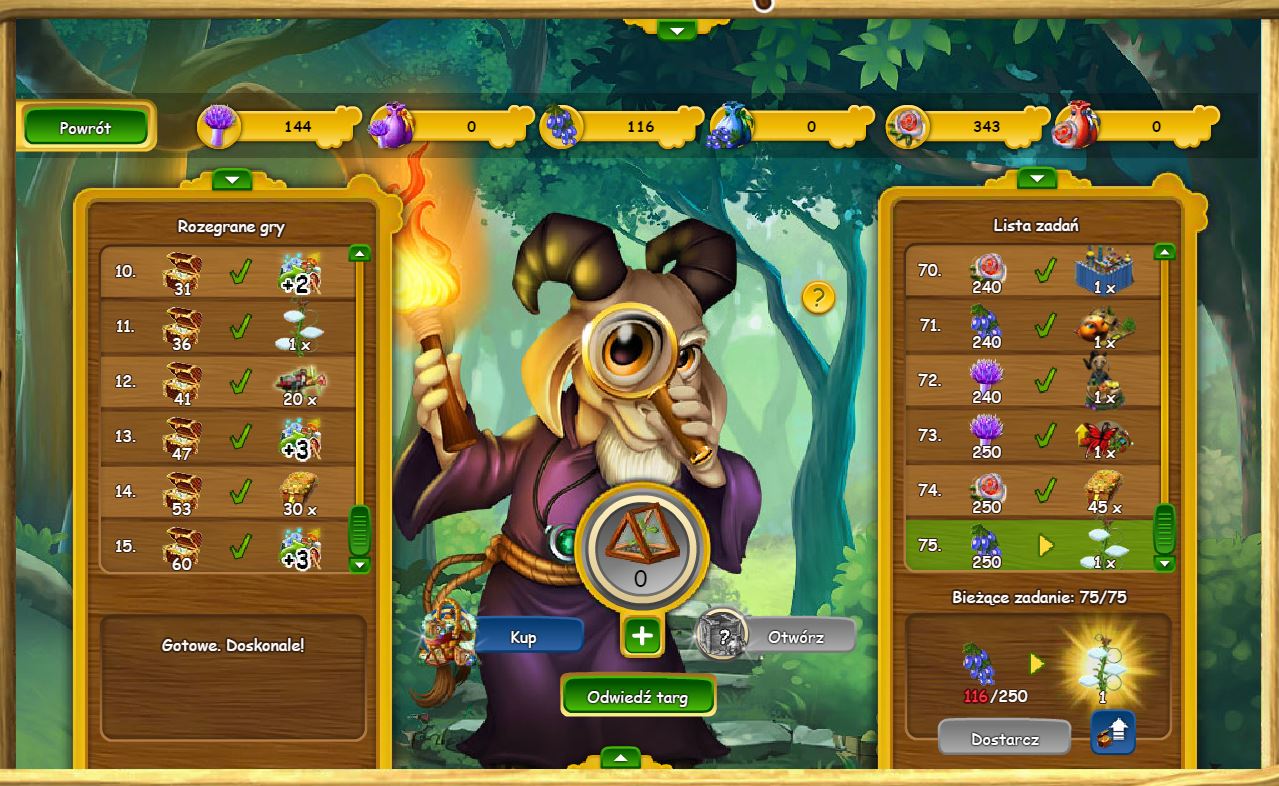Viewport: 1279px width, 786px height.
Task: Click the task list scroll-up arrow
Action: [1163, 252]
